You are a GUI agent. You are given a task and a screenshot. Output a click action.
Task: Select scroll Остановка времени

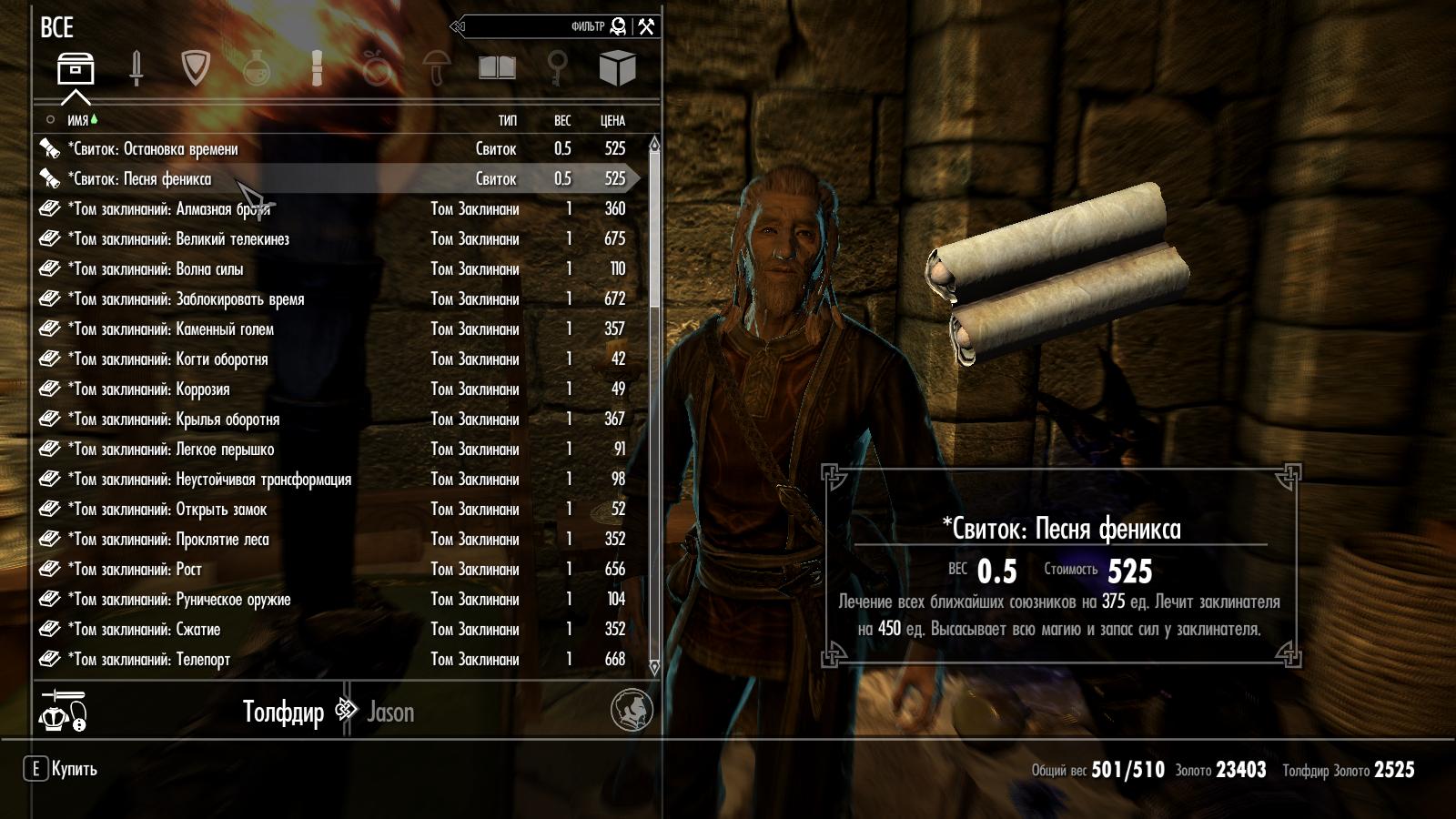click(153, 149)
